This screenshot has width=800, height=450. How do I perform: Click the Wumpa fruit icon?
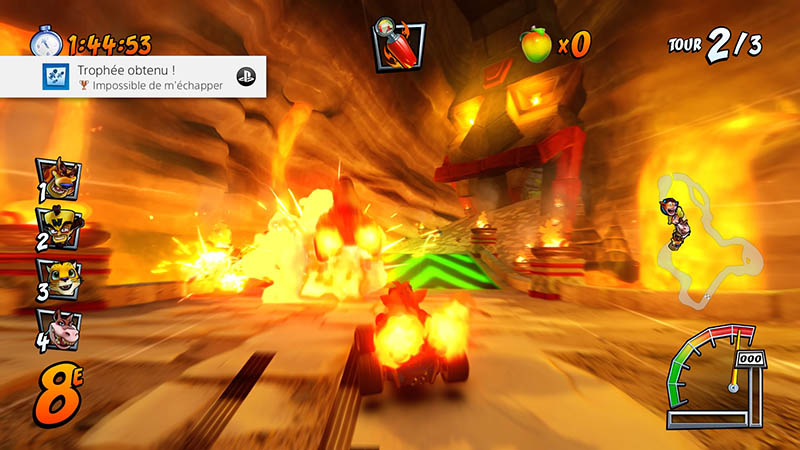click(536, 43)
